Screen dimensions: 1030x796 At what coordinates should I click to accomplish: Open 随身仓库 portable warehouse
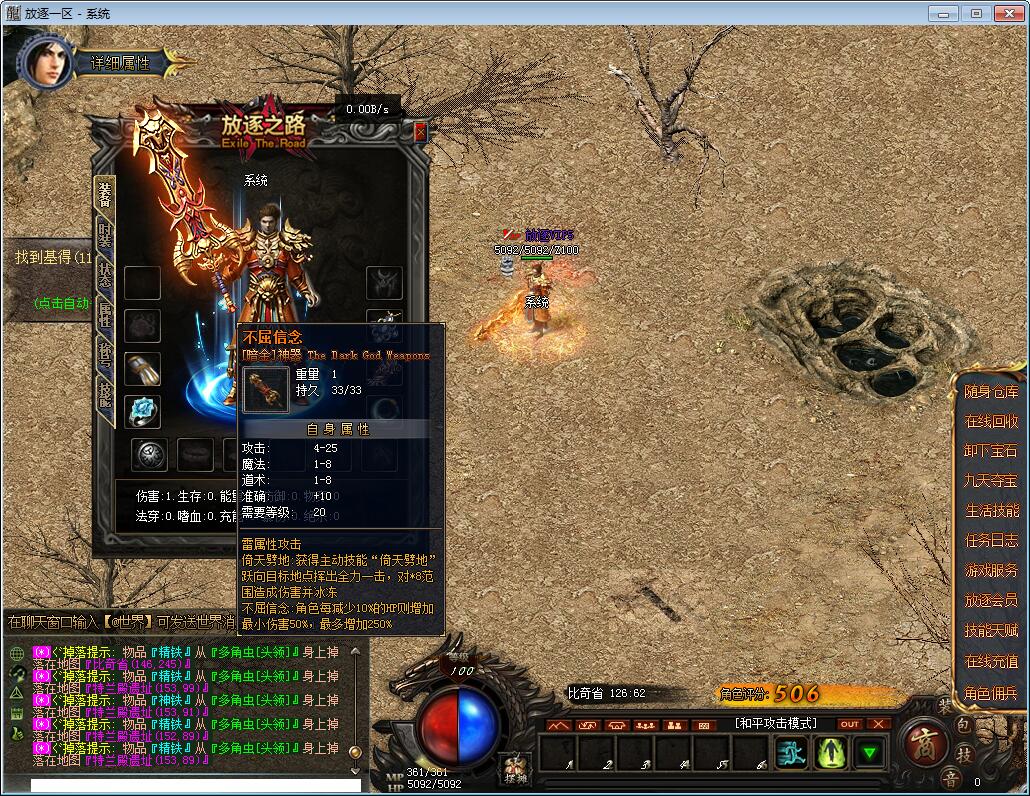click(x=991, y=392)
